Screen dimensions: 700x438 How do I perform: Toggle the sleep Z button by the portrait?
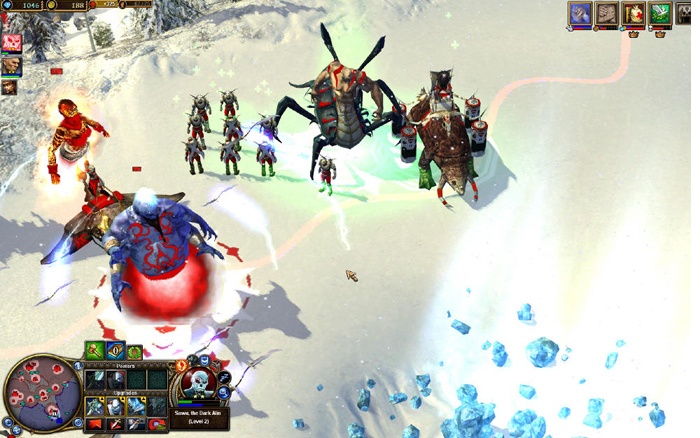[224, 378]
